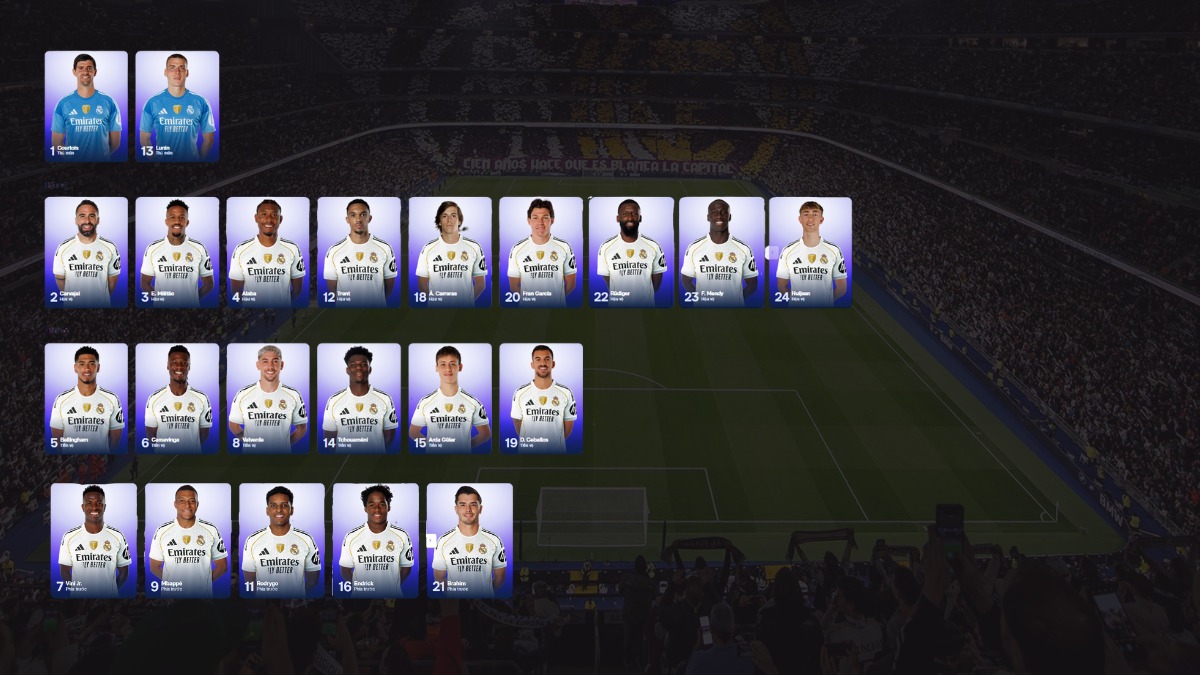The width and height of the screenshot is (1200, 675).
Task: Pick the Vini Jr. number 7 card
Action: click(94, 540)
